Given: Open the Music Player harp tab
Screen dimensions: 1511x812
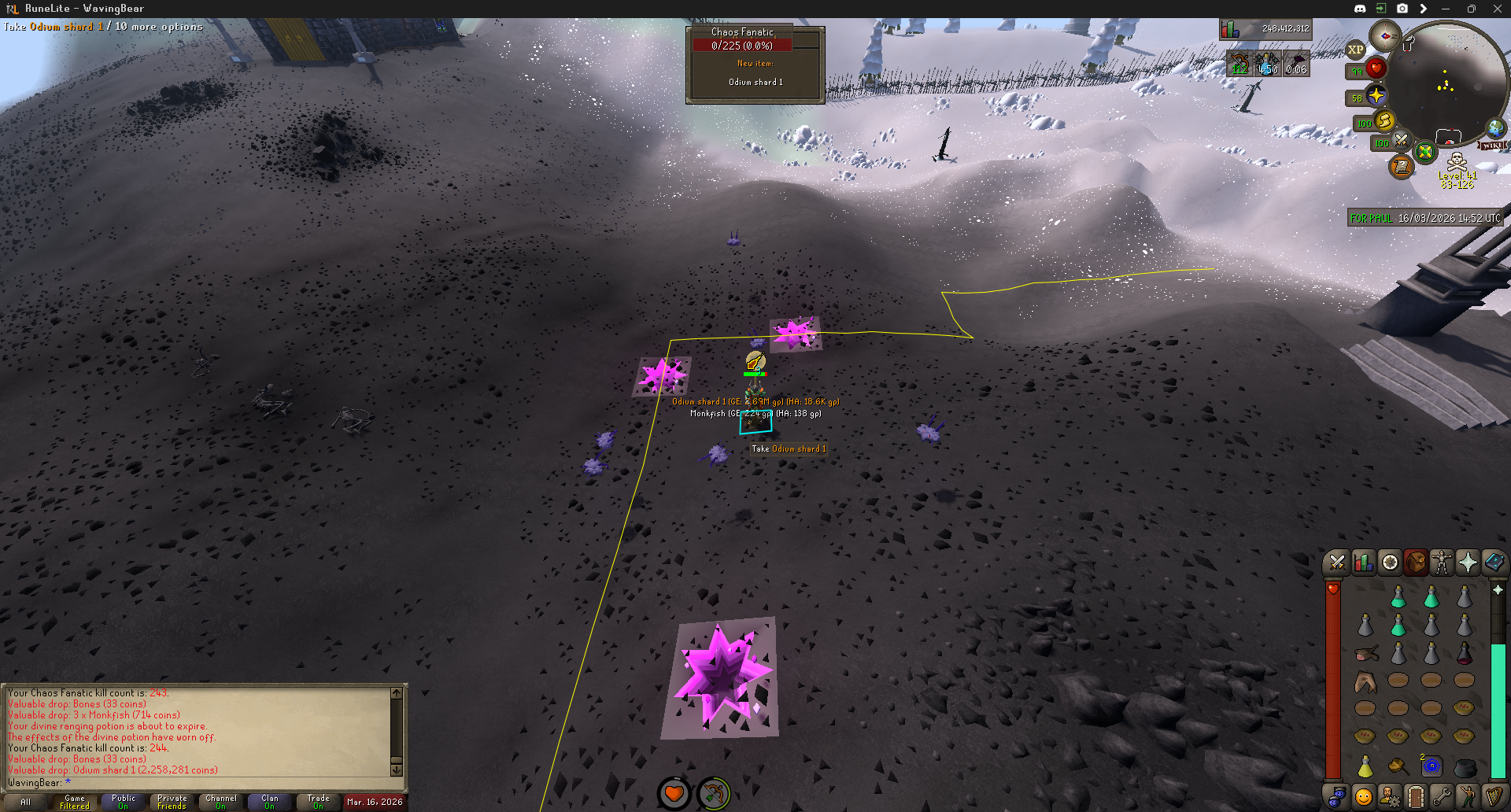Looking at the screenshot, I should coord(1494,796).
